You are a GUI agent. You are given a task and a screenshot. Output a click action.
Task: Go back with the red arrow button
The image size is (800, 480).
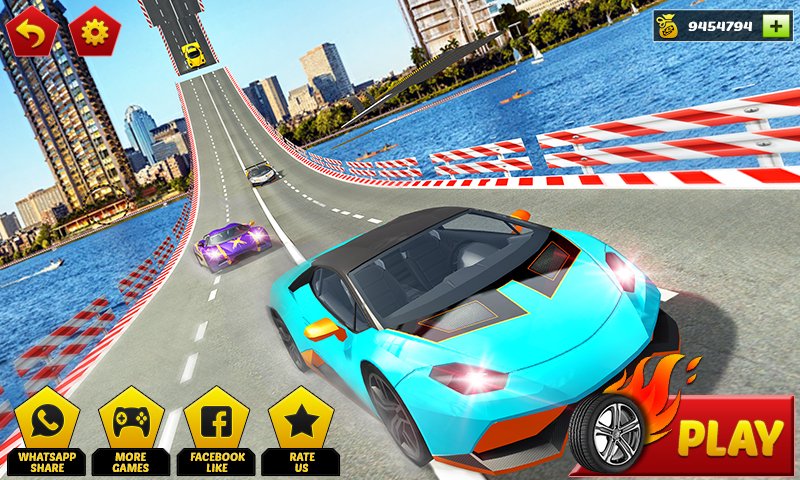31,31
